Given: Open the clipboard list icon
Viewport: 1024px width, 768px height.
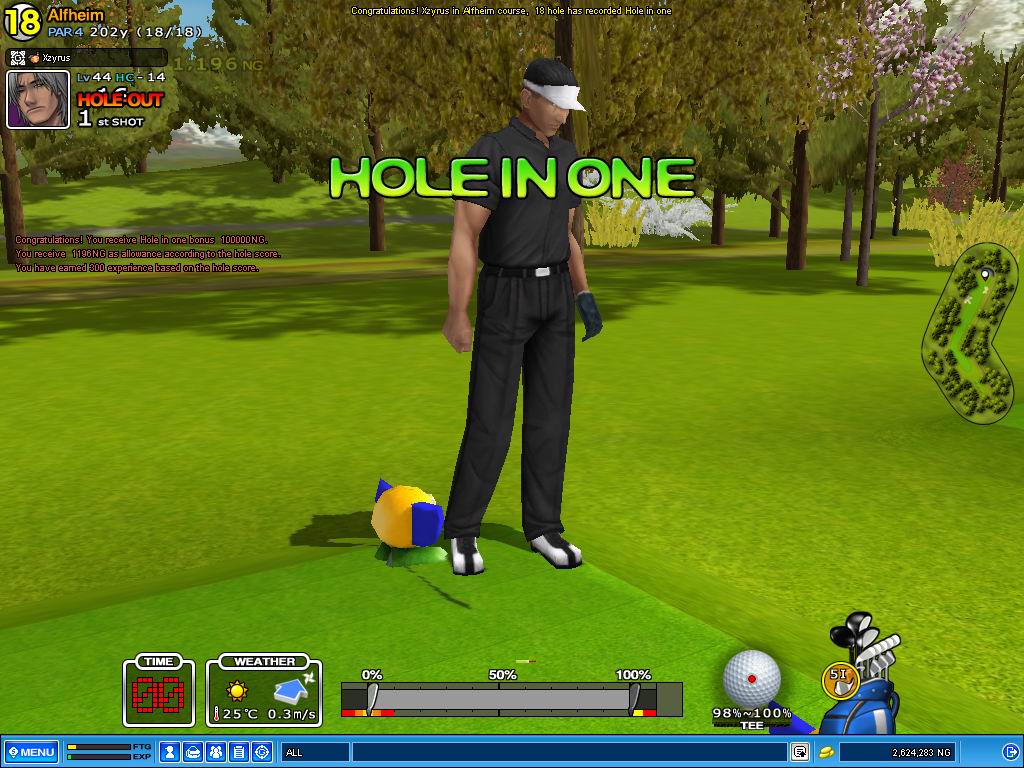Looking at the screenshot, I should (239, 752).
